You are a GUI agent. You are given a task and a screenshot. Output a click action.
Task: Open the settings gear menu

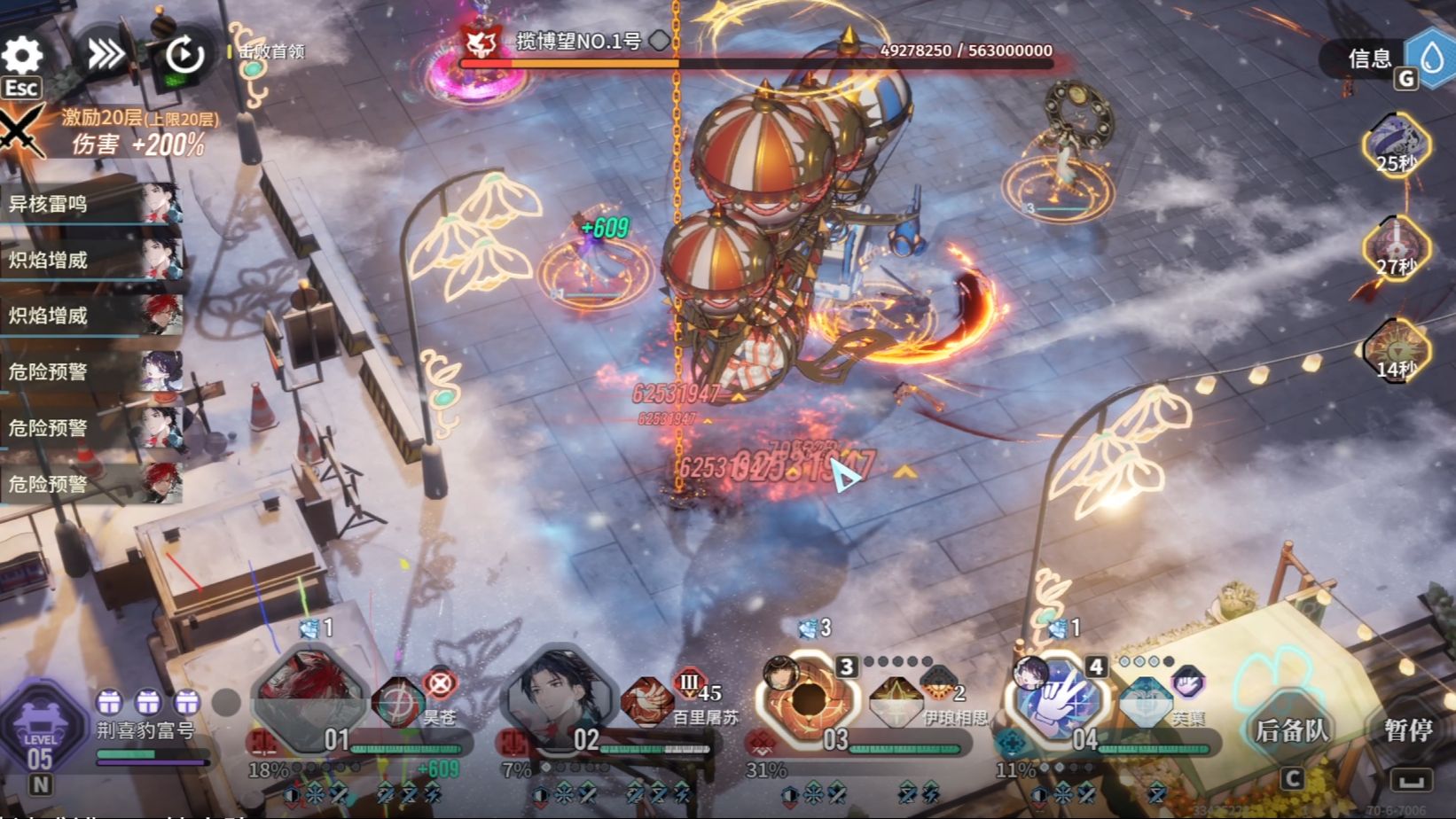point(22,55)
